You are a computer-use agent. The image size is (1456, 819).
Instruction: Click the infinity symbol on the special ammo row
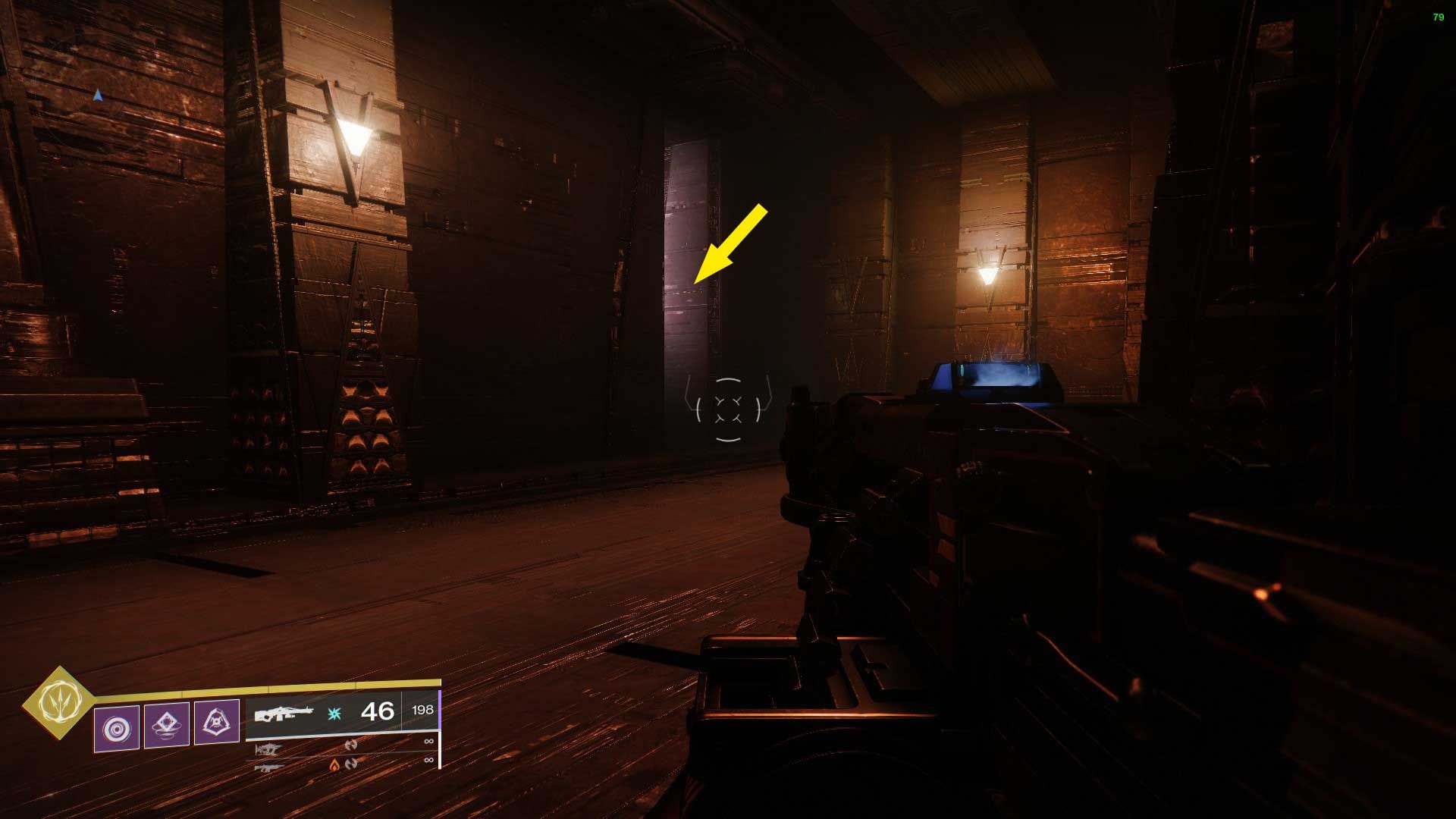click(x=428, y=742)
